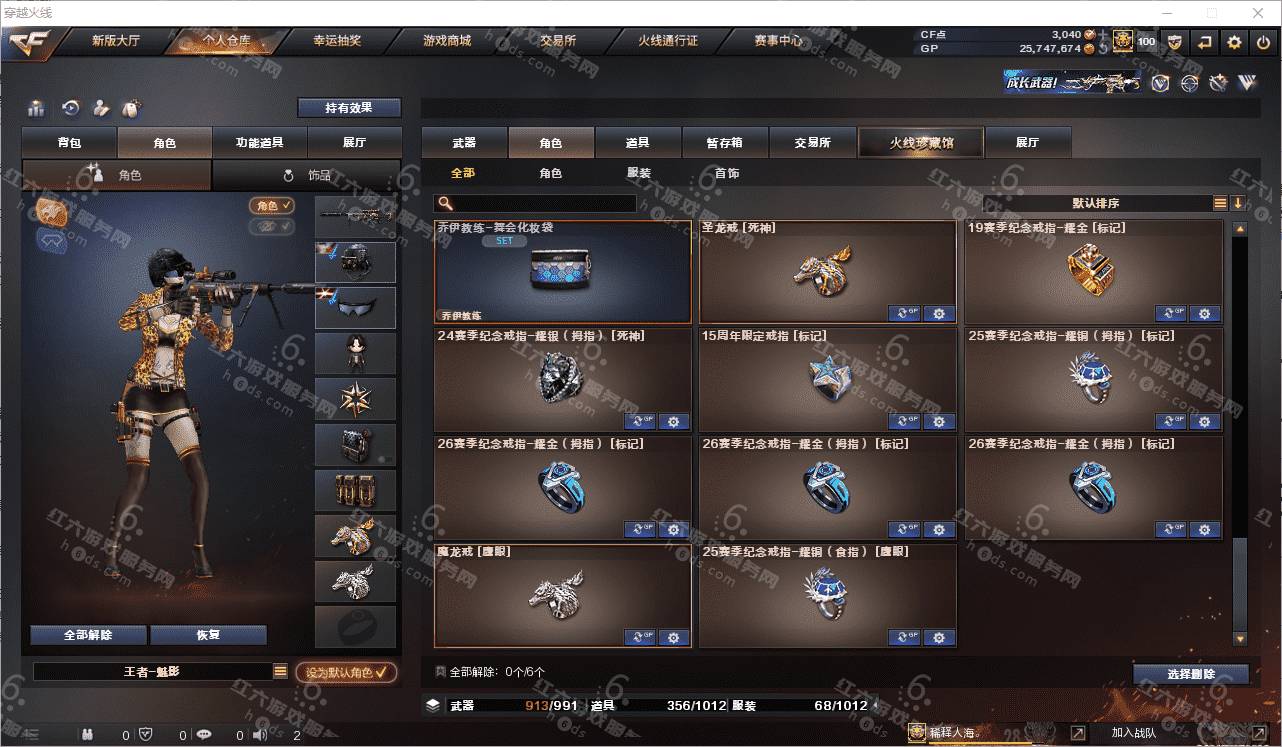Select the 服装 clothing filter
Viewport: 1282px width, 747px height.
[639, 173]
